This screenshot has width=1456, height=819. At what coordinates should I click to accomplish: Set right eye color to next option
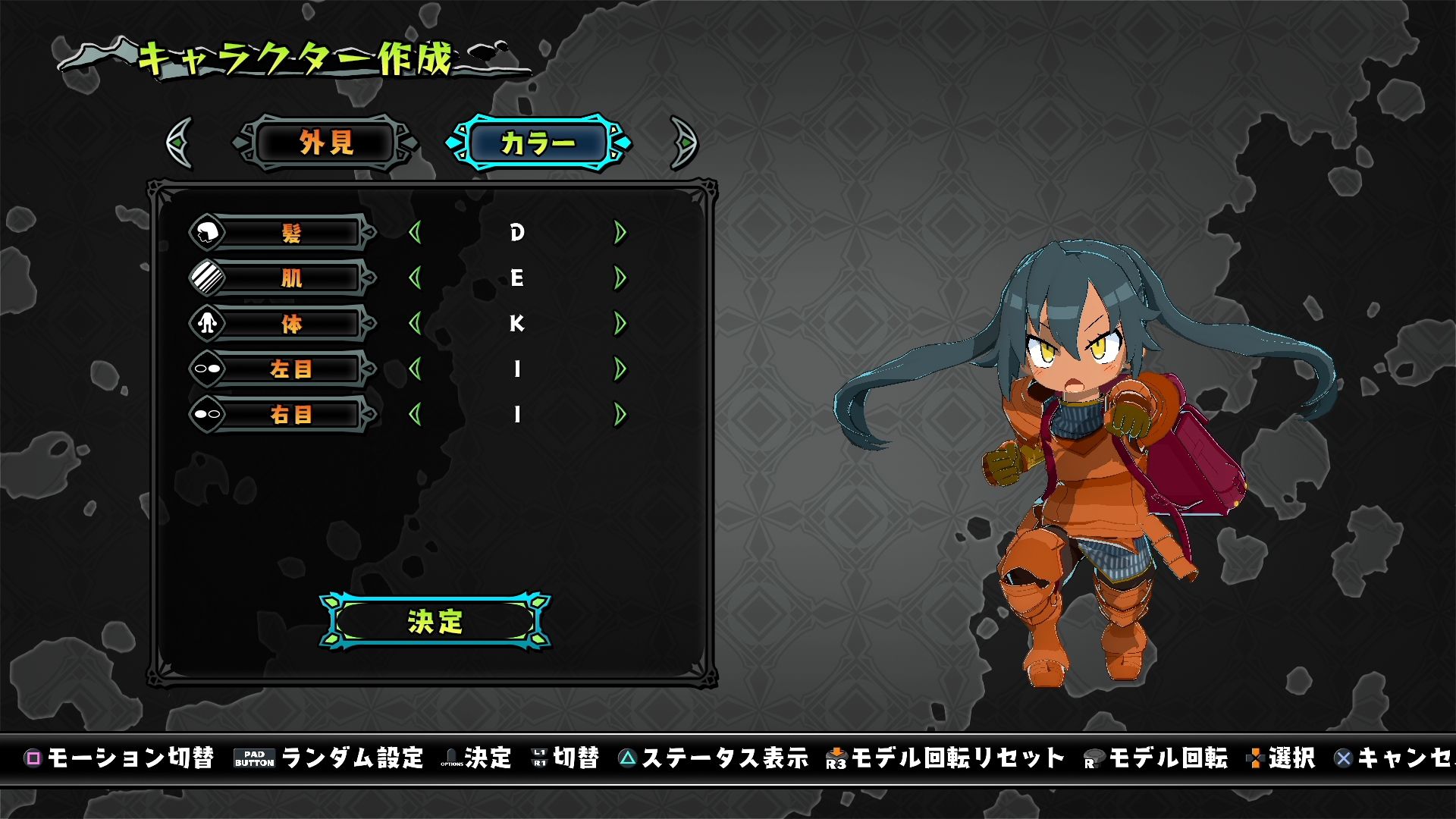coord(620,415)
